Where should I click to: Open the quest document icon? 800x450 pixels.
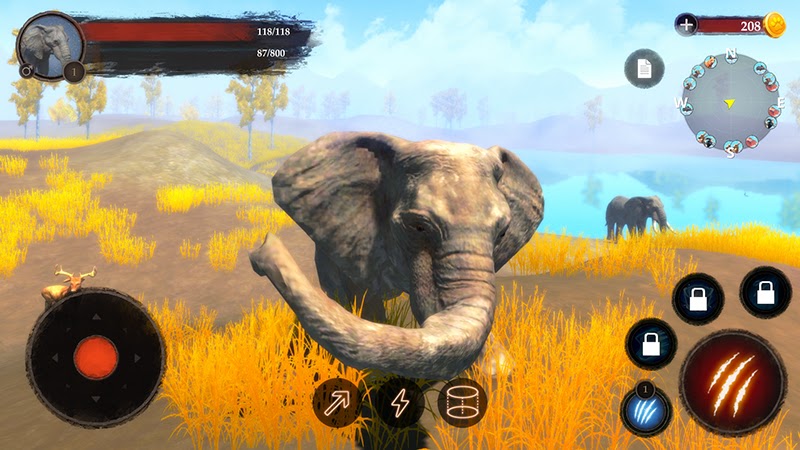point(644,68)
